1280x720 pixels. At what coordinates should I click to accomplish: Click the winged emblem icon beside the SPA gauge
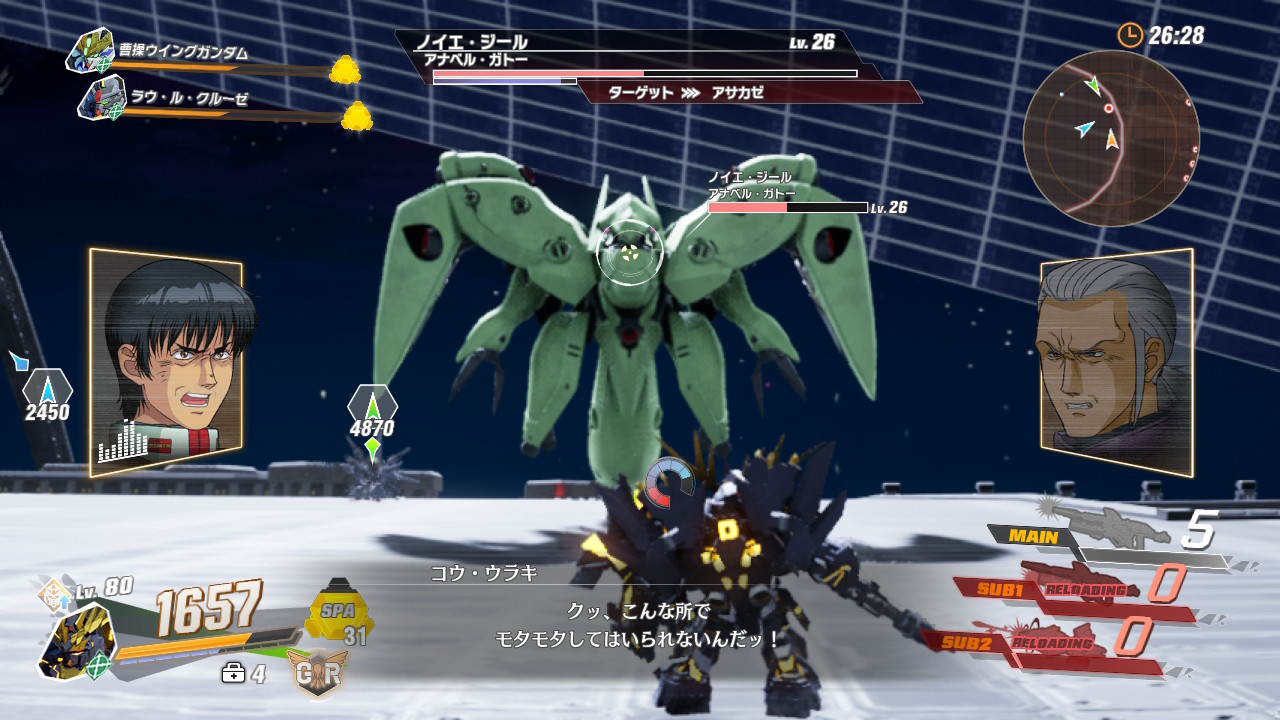pos(317,673)
